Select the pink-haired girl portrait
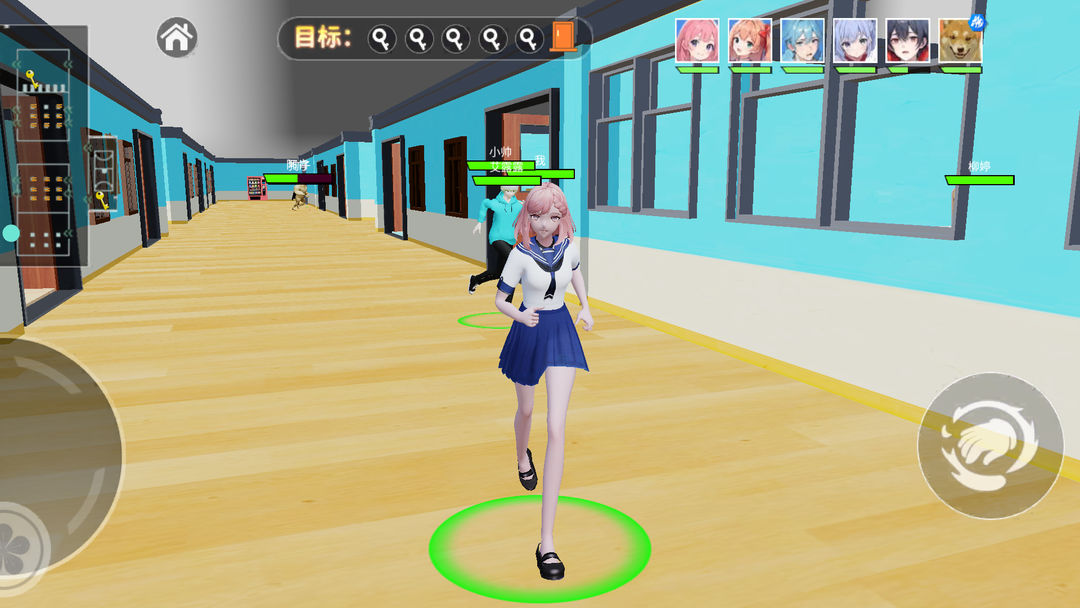This screenshot has height=608, width=1080. point(697,41)
